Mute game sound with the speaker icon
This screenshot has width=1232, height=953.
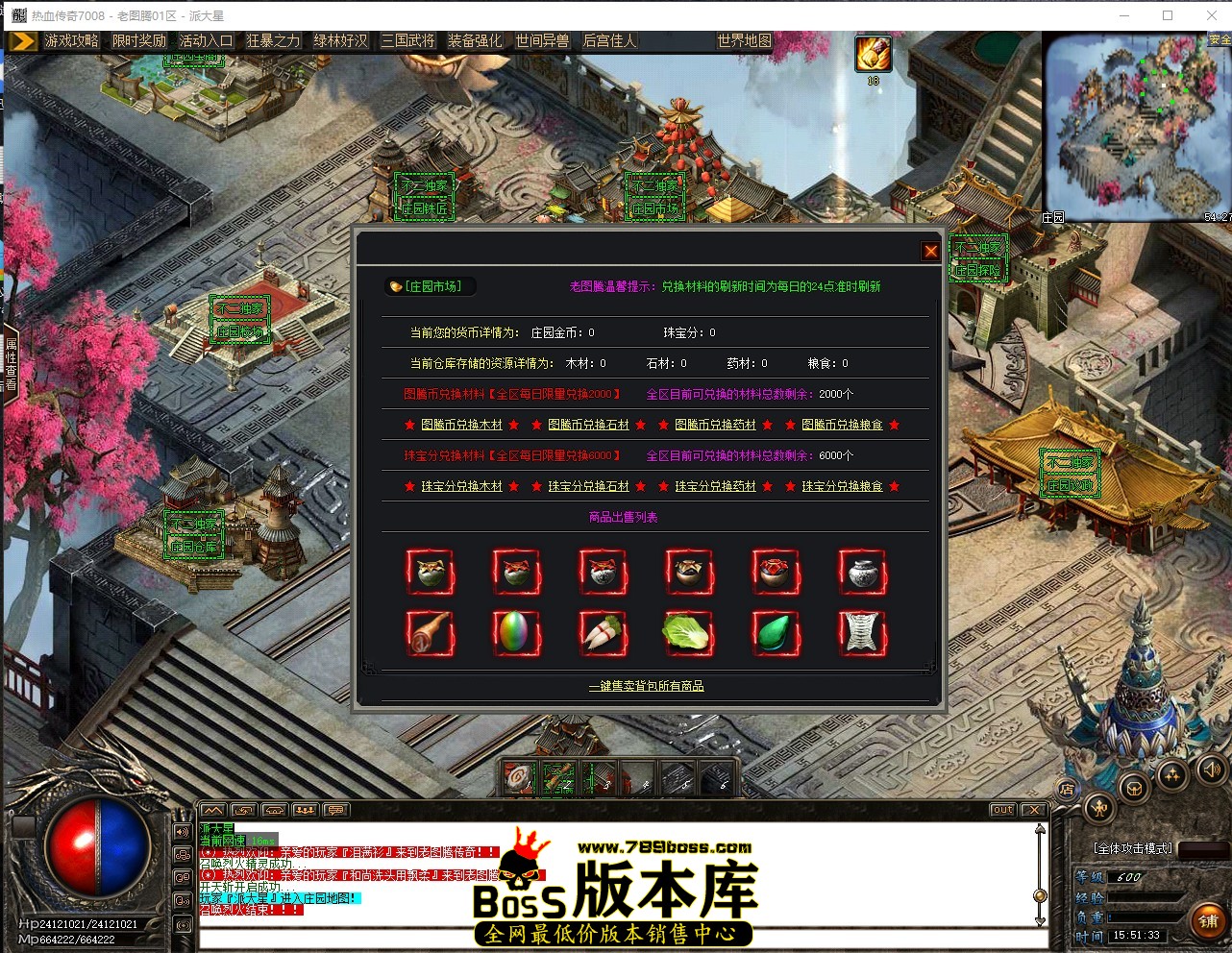pos(1211,770)
